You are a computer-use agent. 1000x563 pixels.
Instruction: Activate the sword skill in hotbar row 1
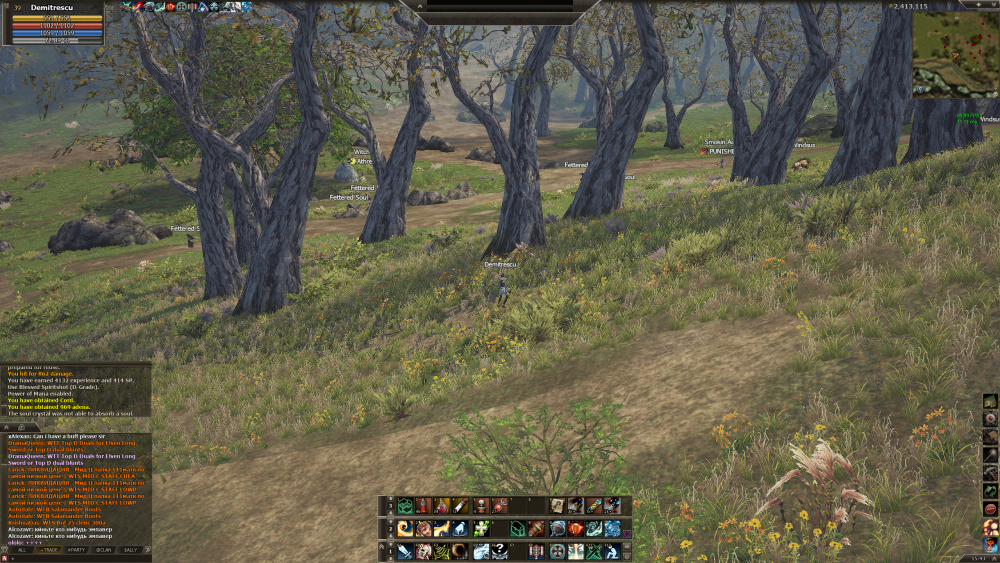403,552
